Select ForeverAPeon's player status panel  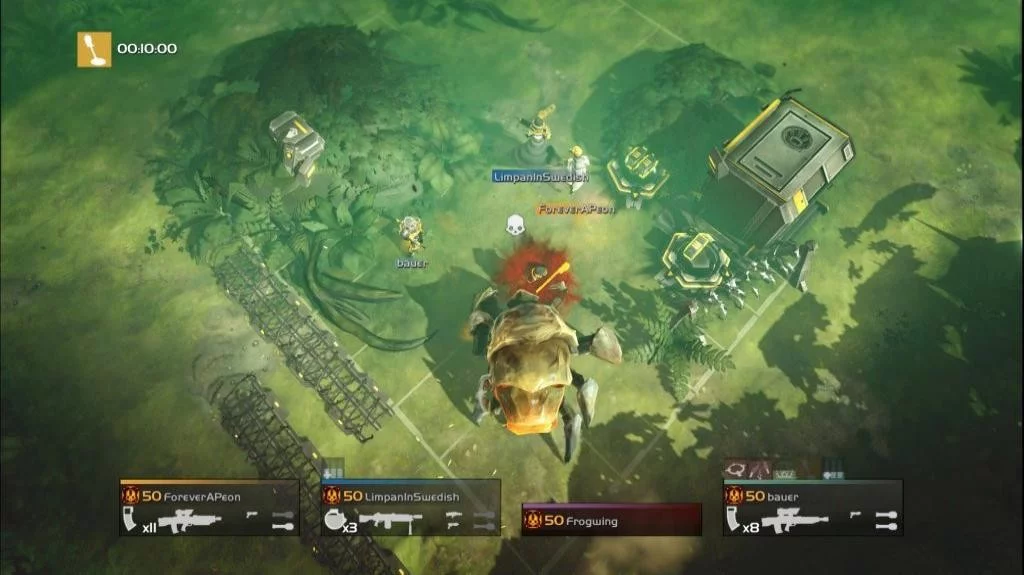[x=209, y=507]
